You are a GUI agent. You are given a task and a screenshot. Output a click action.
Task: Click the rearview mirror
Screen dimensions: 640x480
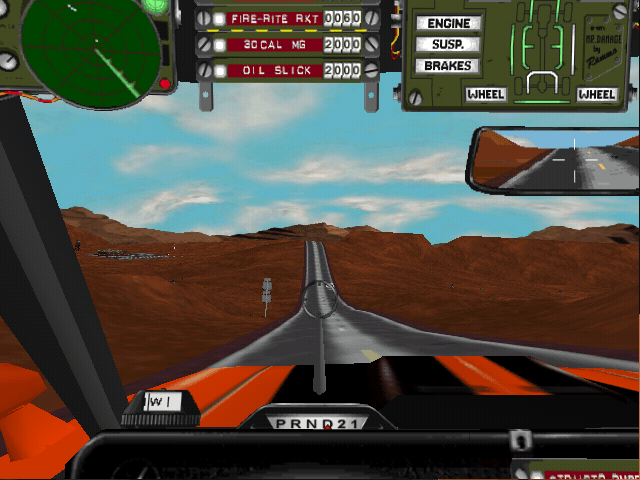555,160
